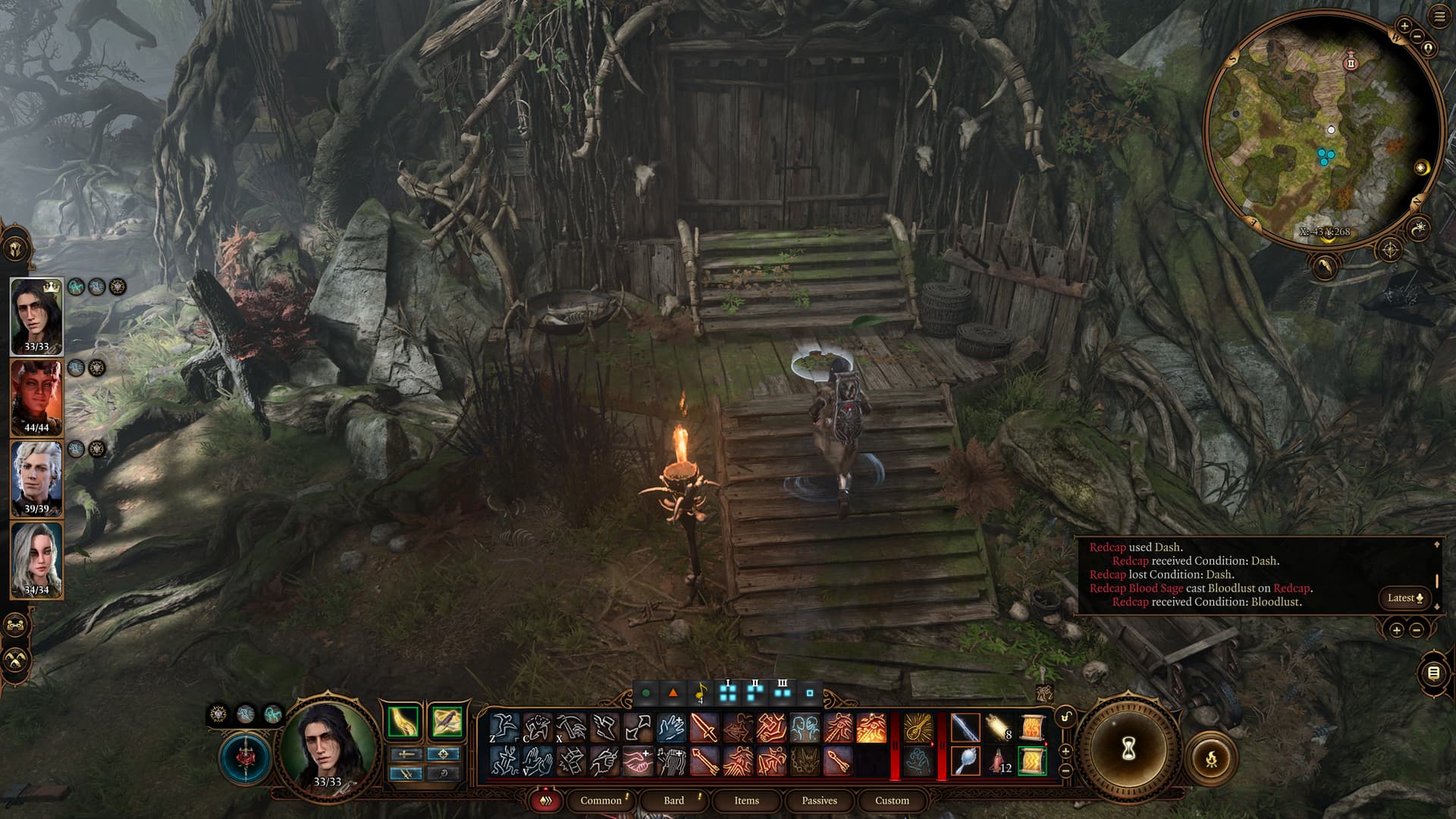Open the journal button on right edge
The image size is (1456, 819).
pyautogui.click(x=1432, y=673)
